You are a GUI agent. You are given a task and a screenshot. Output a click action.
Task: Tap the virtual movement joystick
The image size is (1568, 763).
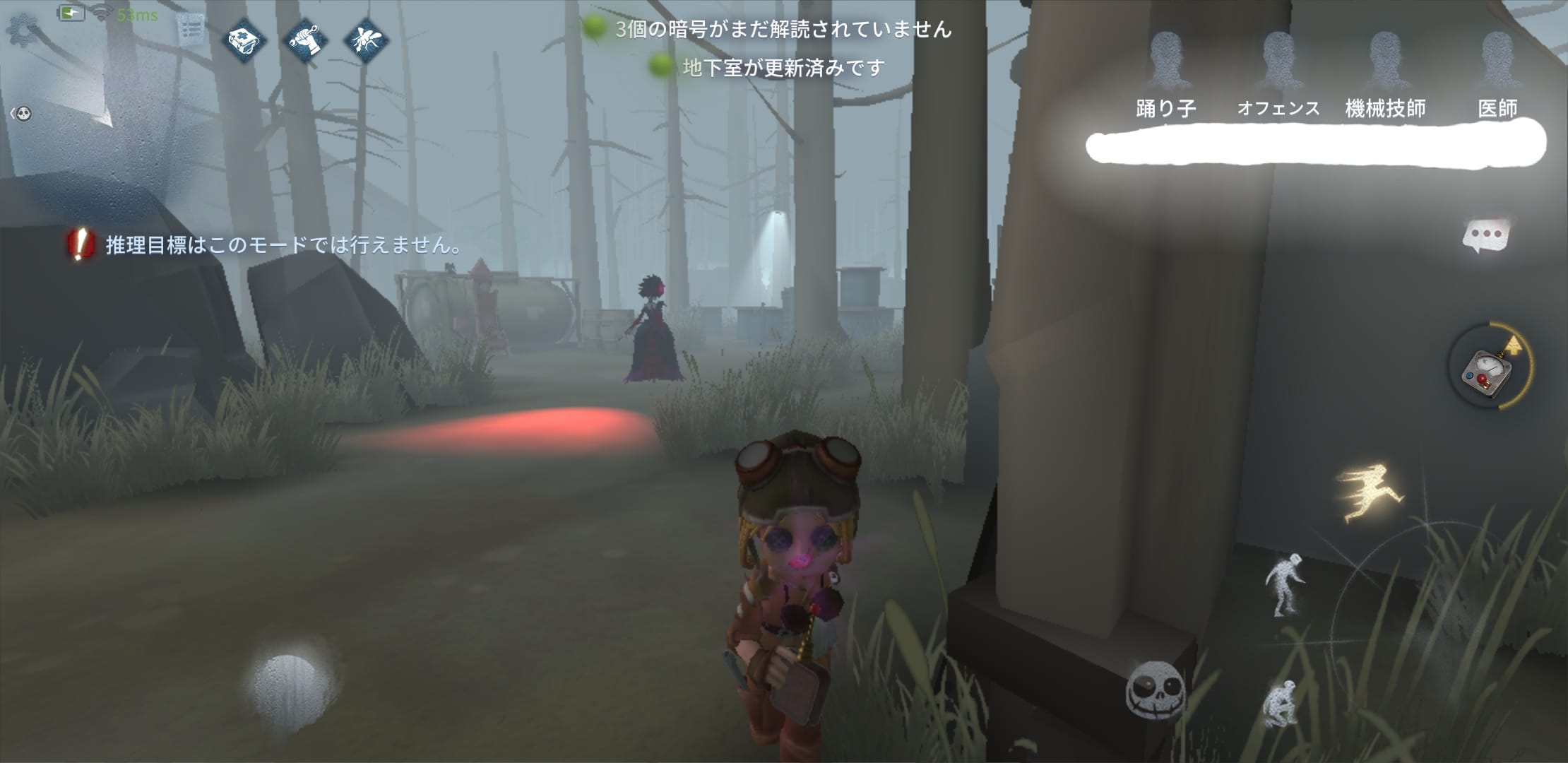(288, 685)
